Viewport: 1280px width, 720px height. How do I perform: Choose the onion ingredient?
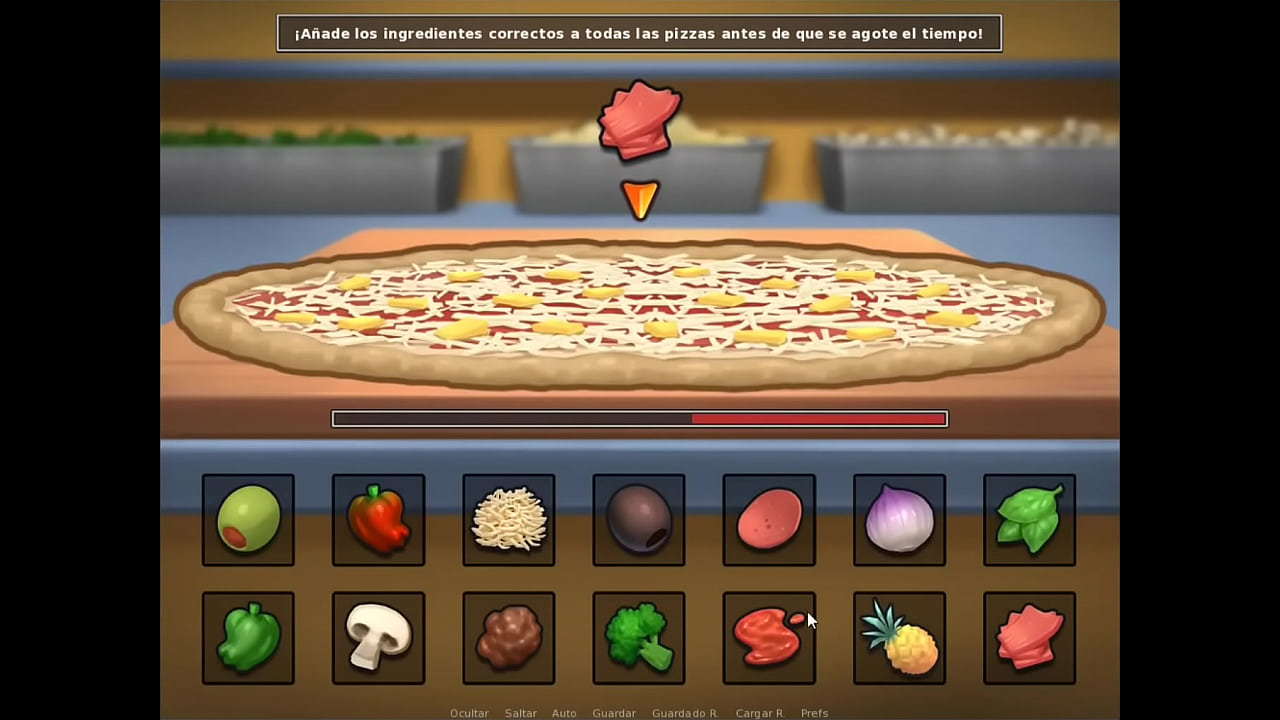coord(898,519)
